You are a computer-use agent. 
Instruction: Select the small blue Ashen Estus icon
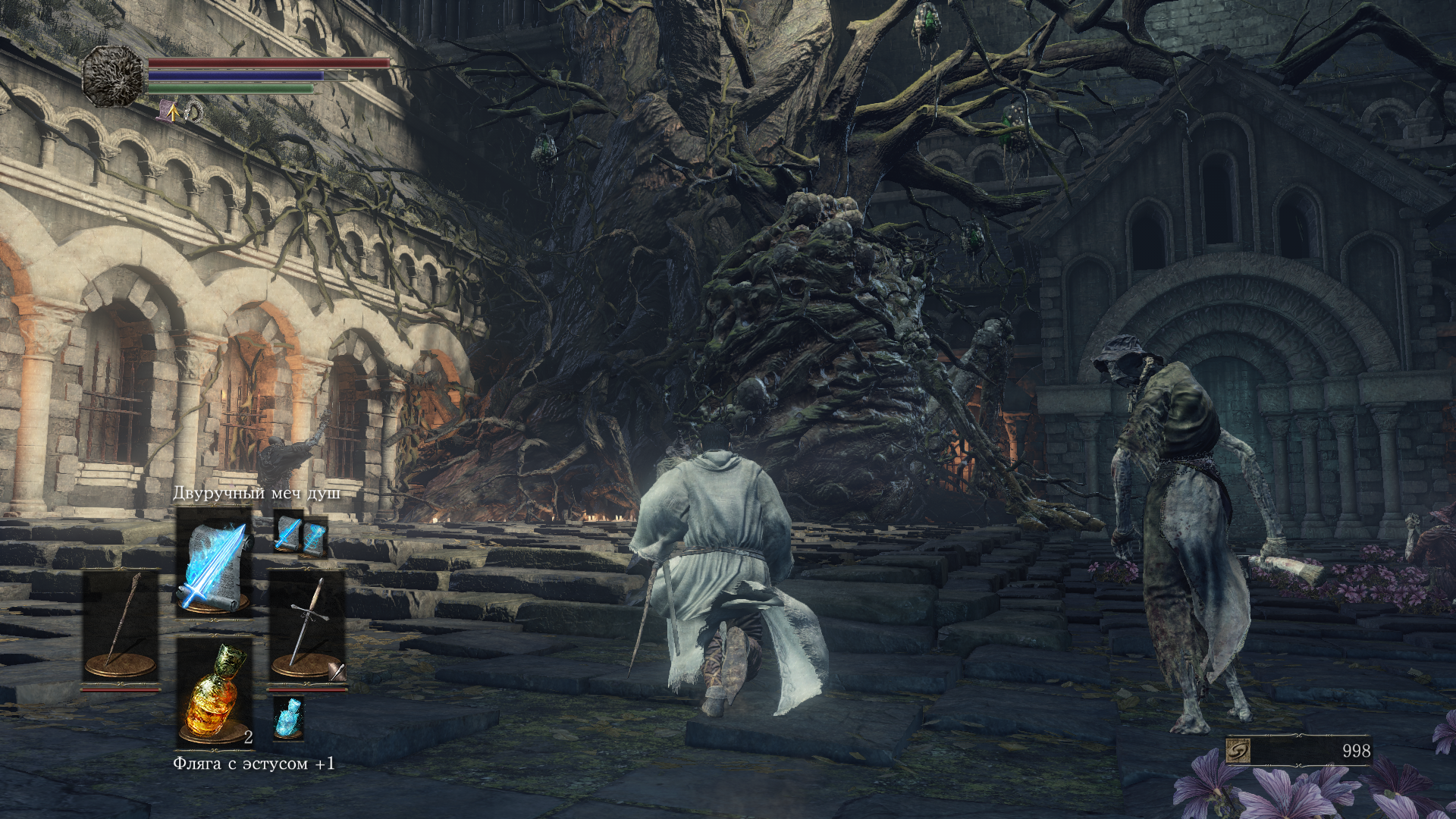coord(288,717)
